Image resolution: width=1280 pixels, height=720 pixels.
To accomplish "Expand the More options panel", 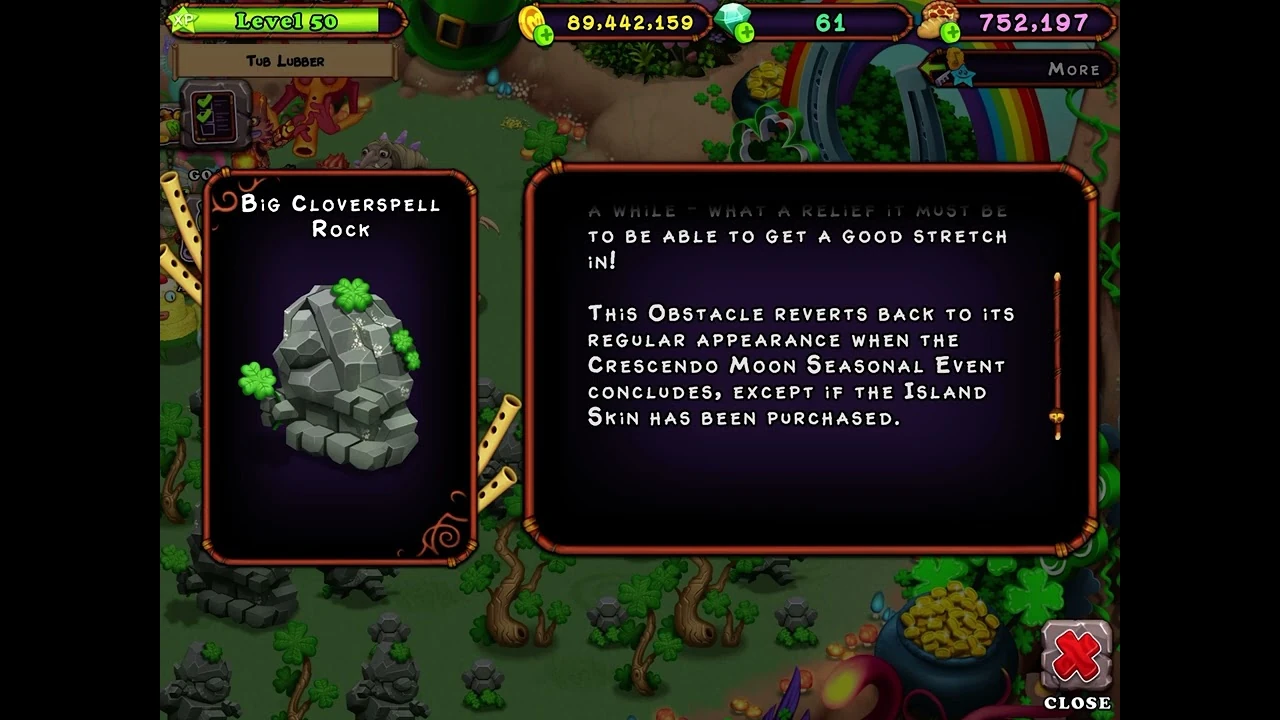I will pos(1074,69).
